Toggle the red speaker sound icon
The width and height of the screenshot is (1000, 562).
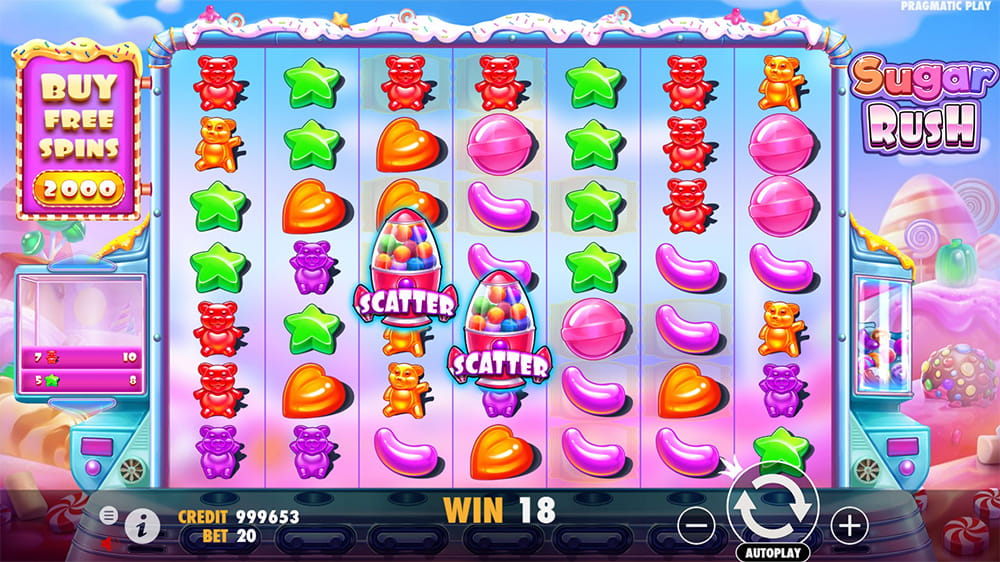click(x=106, y=543)
